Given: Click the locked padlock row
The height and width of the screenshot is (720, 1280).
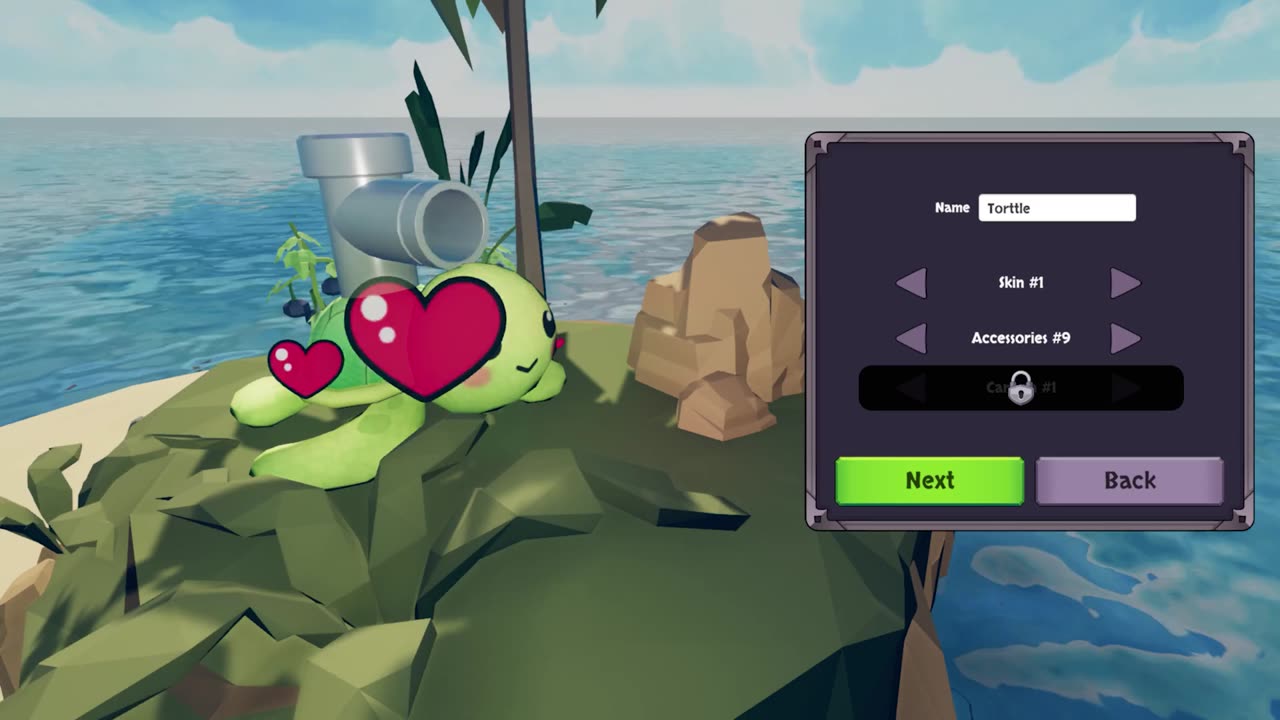Looking at the screenshot, I should click(x=1020, y=388).
